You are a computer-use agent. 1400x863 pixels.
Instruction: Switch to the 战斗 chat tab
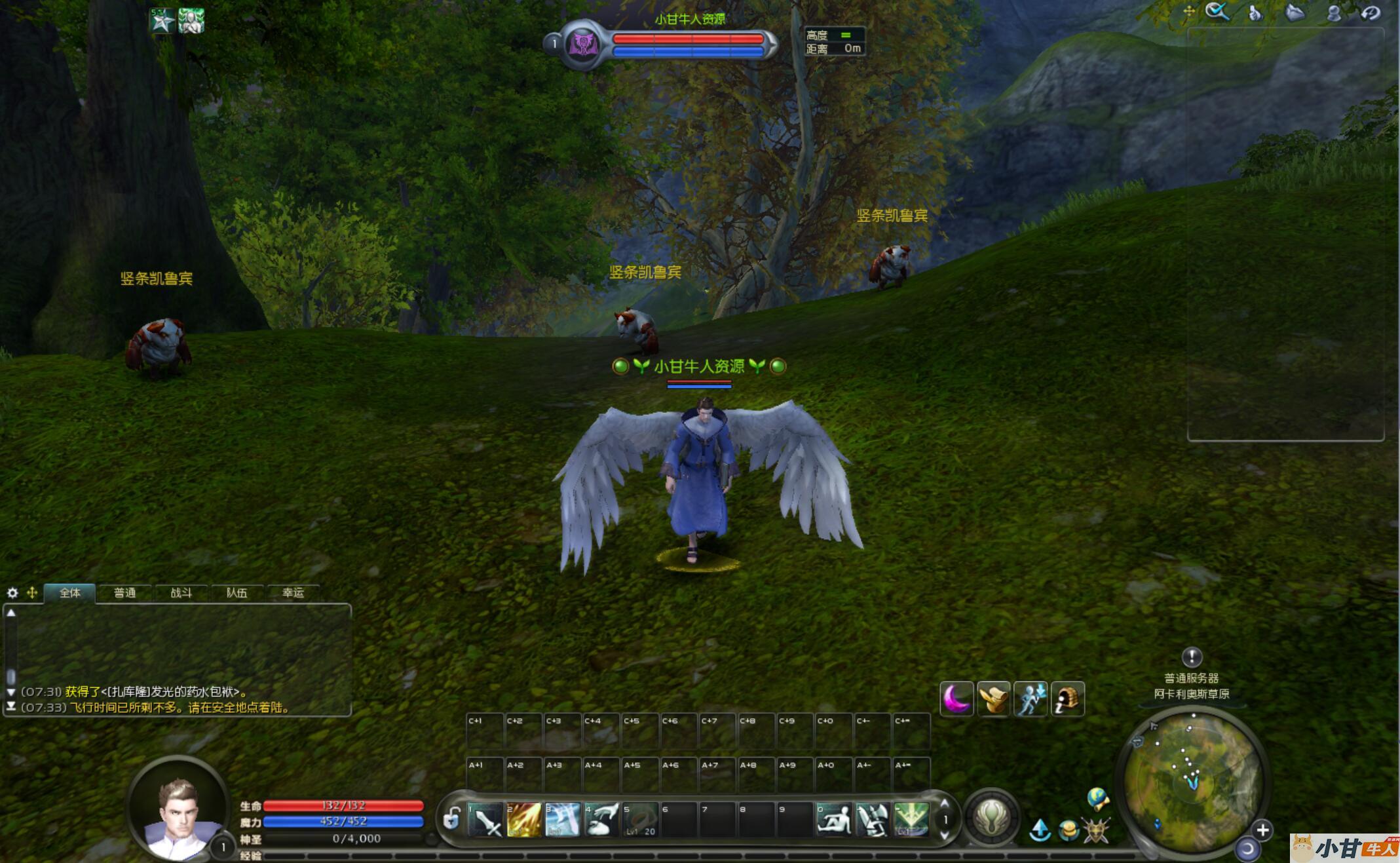(181, 593)
